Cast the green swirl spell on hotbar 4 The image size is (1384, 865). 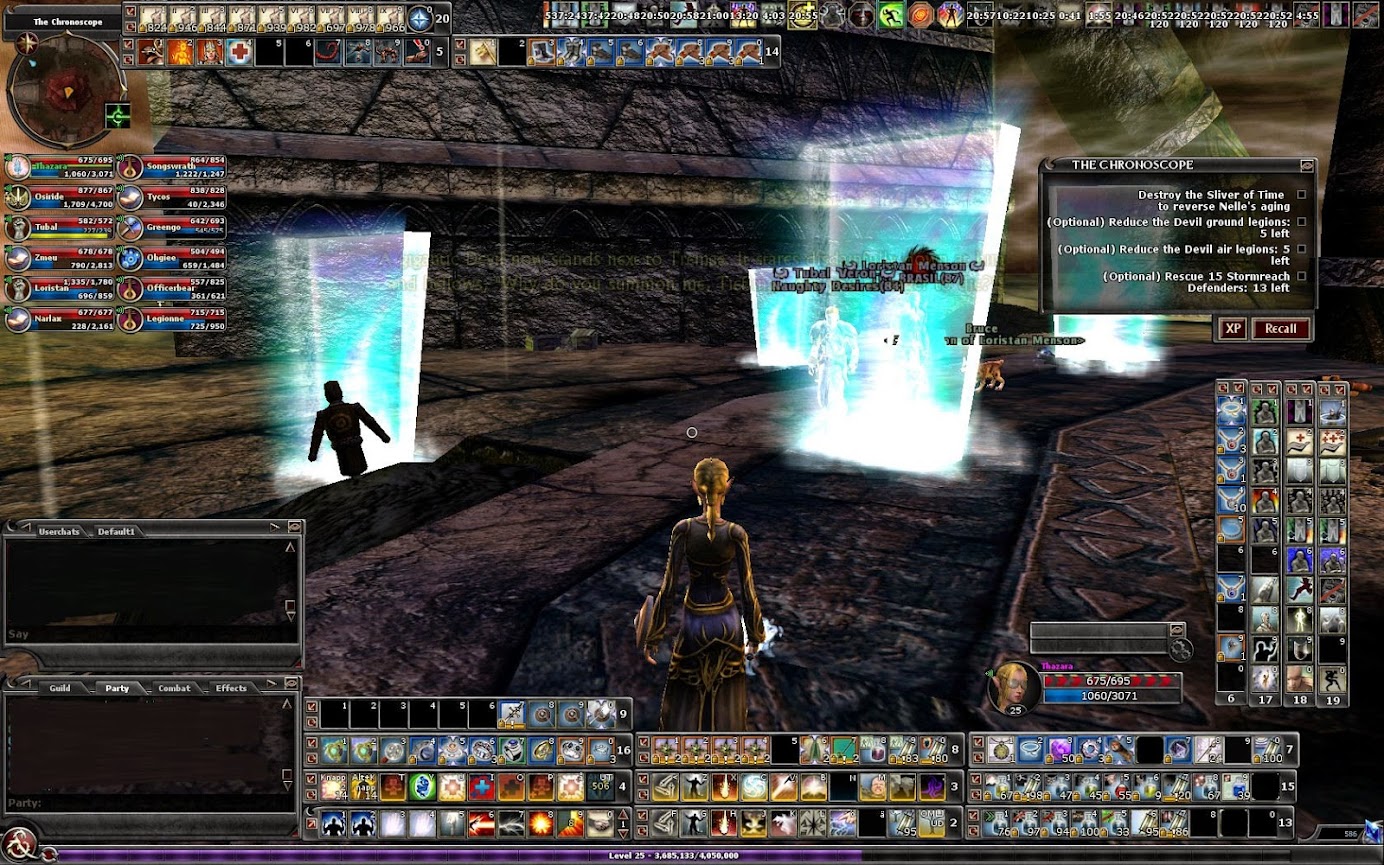coord(422,787)
